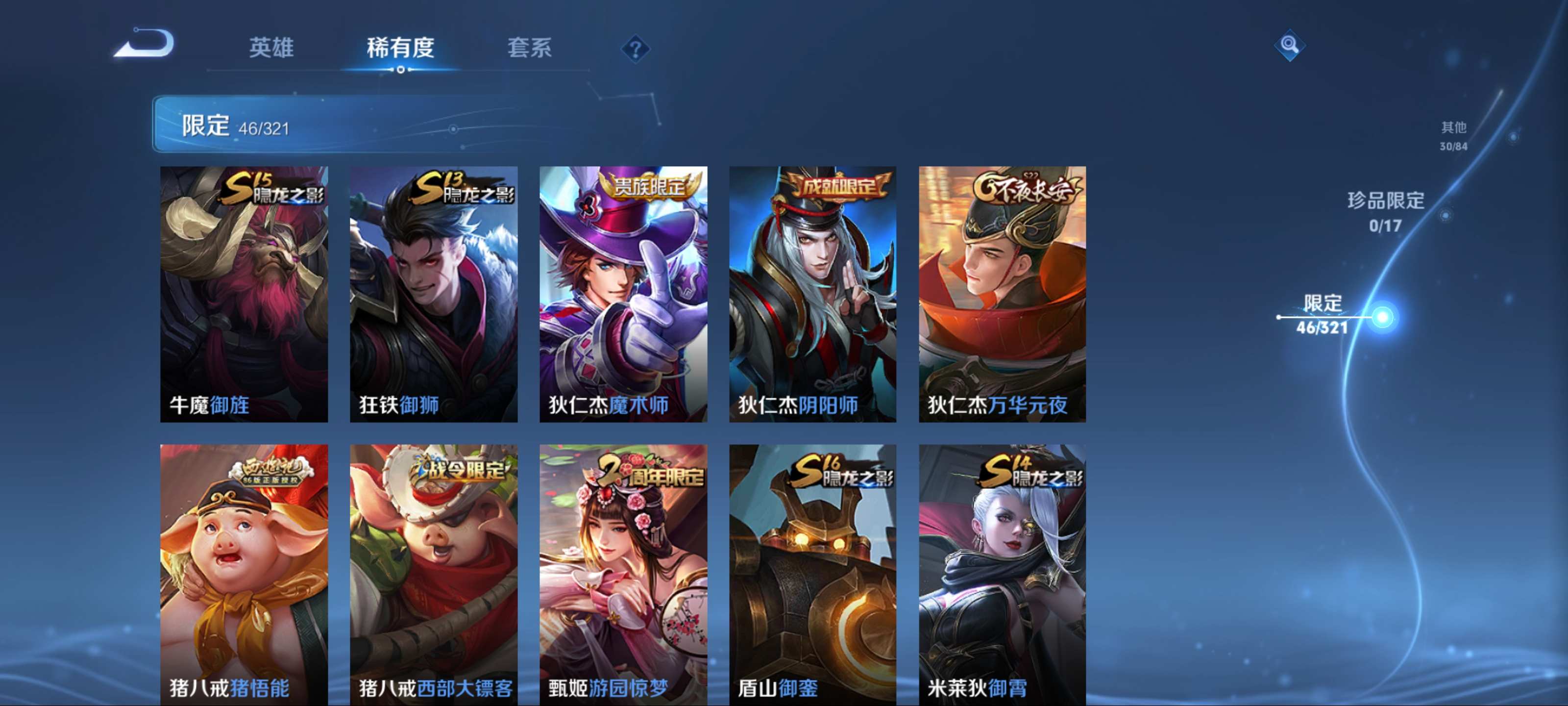1568x706 pixels.
Task: Go back with the return arrow
Action: tap(145, 44)
